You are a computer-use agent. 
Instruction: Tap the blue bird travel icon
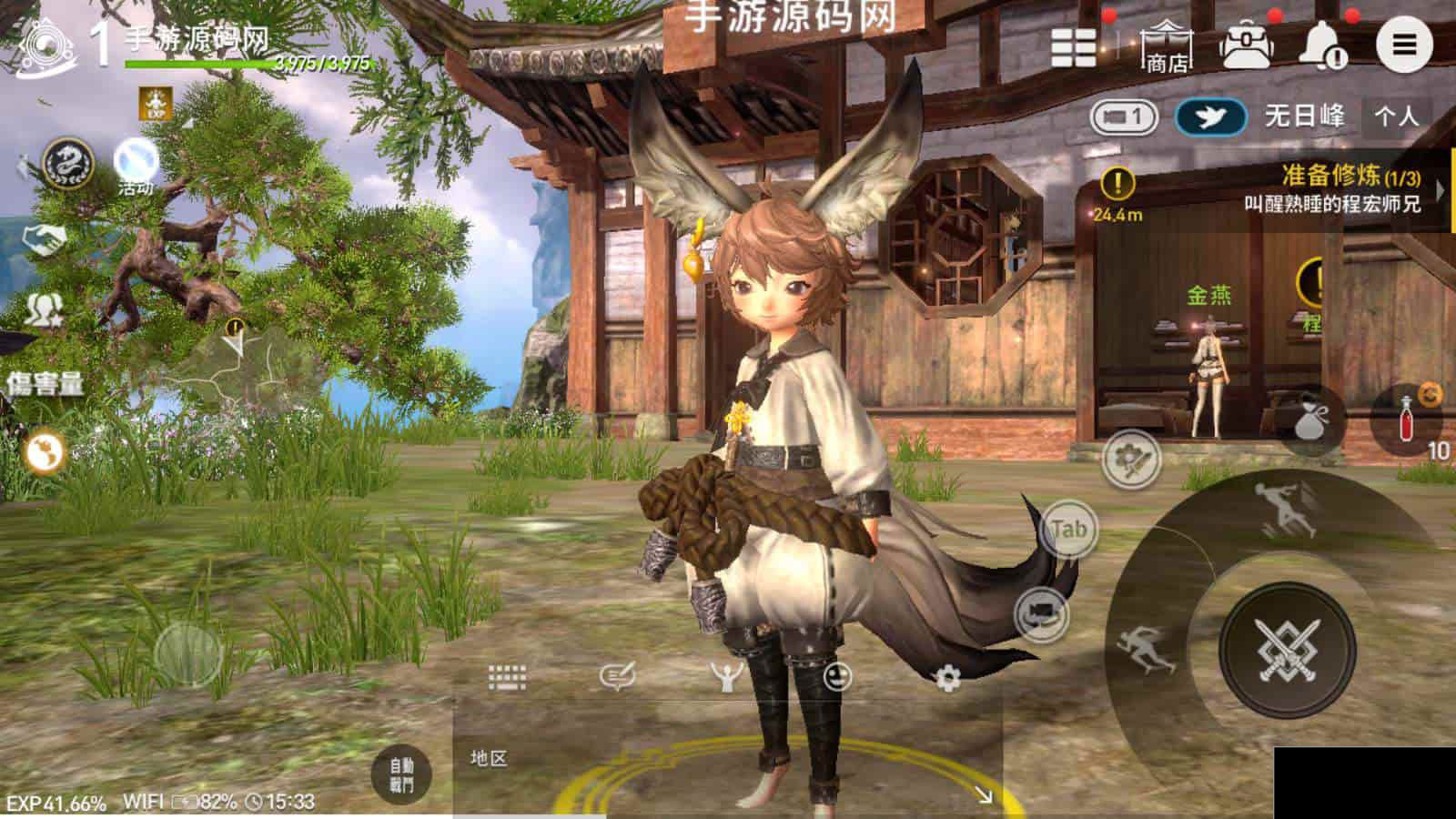tap(1210, 117)
